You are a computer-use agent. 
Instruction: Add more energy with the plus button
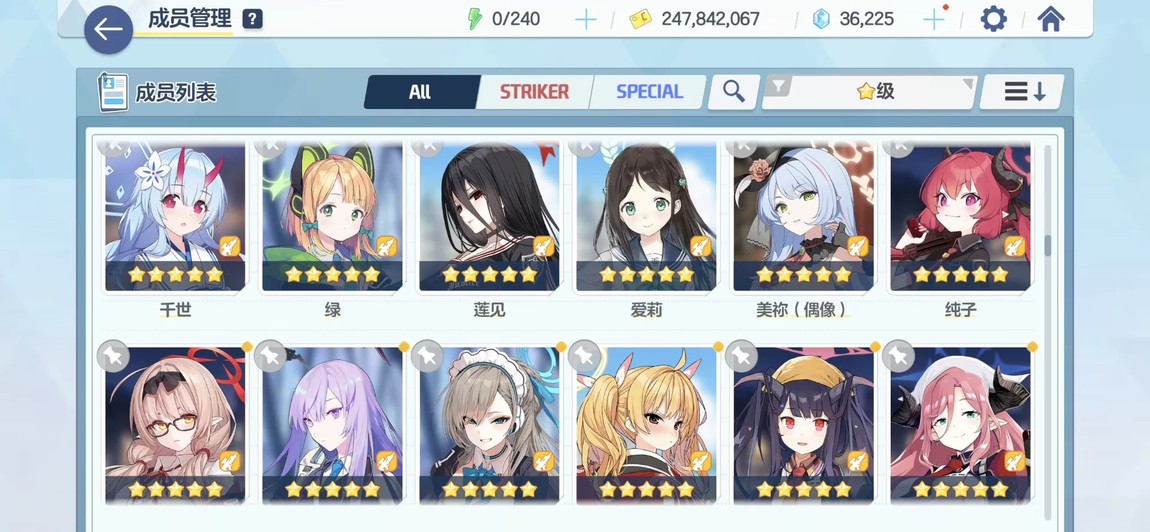pos(586,19)
